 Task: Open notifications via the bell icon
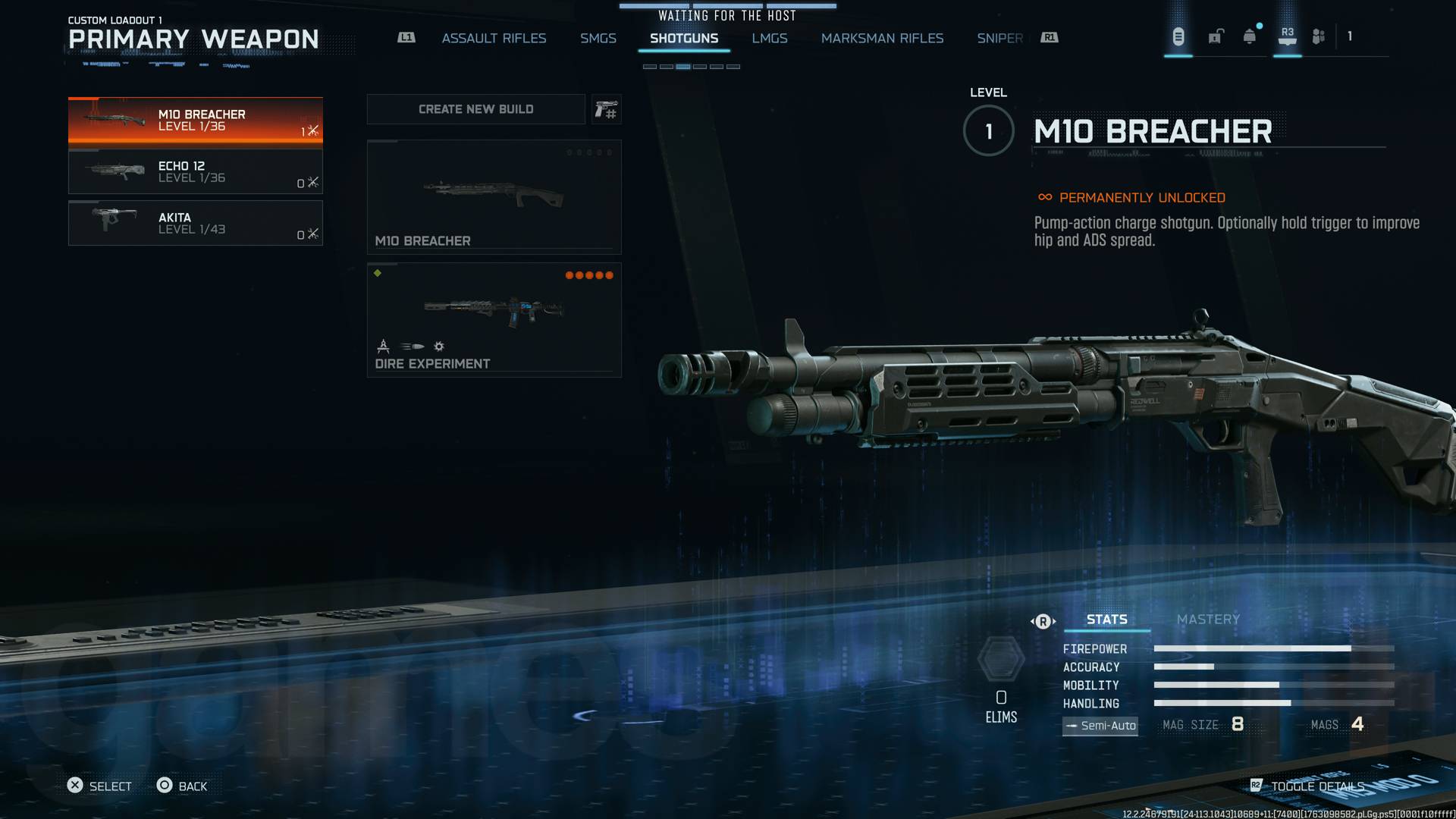[x=1248, y=37]
